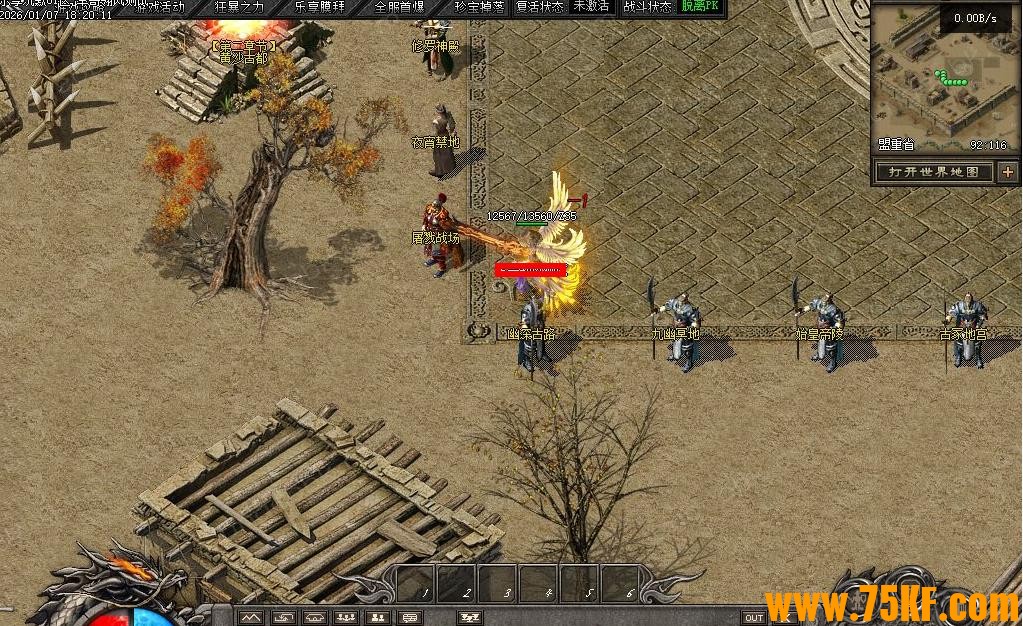Toggle the 战斗状态 combat status button
This screenshot has width=1023, height=626.
coord(647,6)
